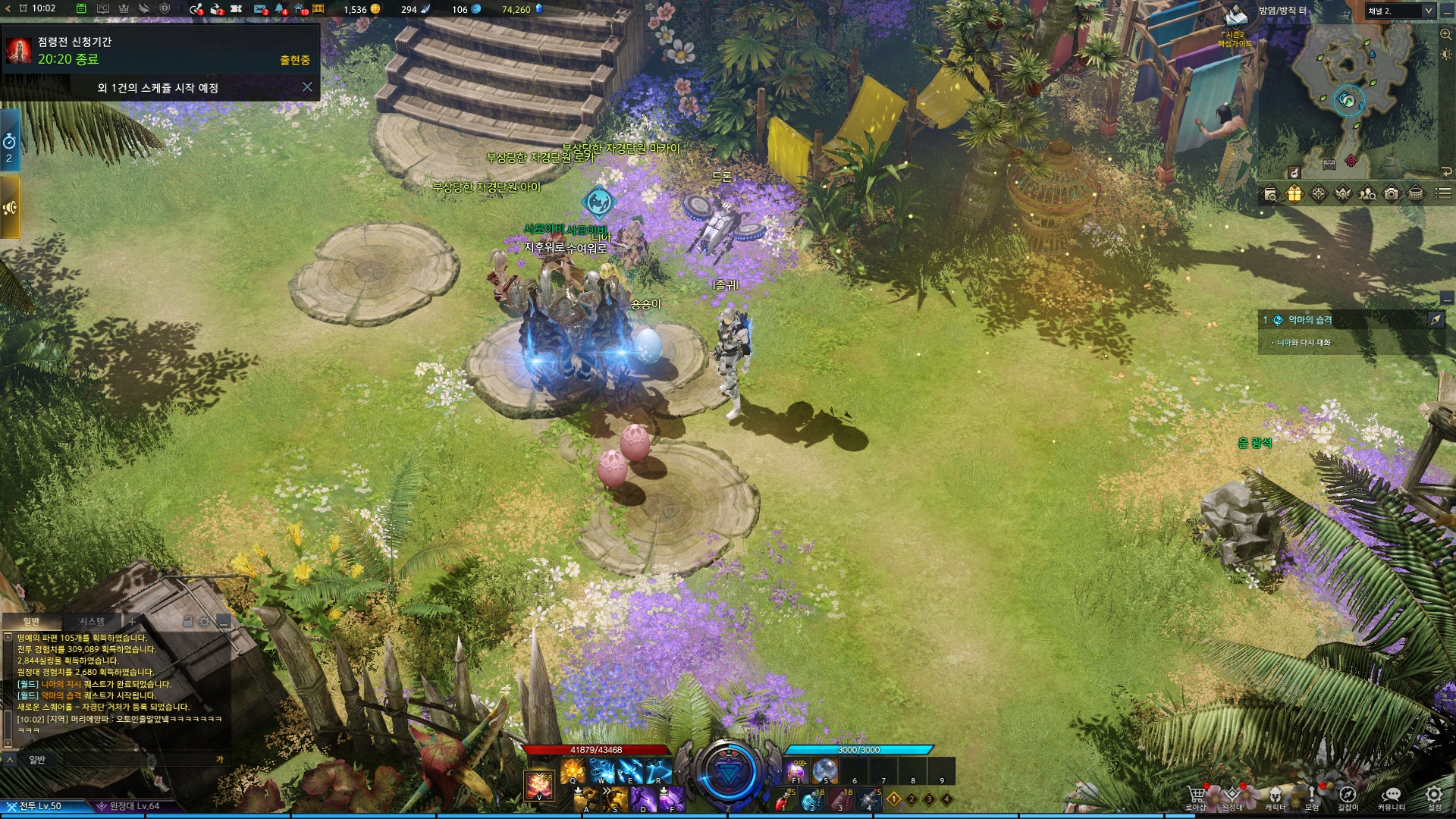Open the 로아샵 shop menu
The image size is (1456, 819).
pyautogui.click(x=1196, y=796)
